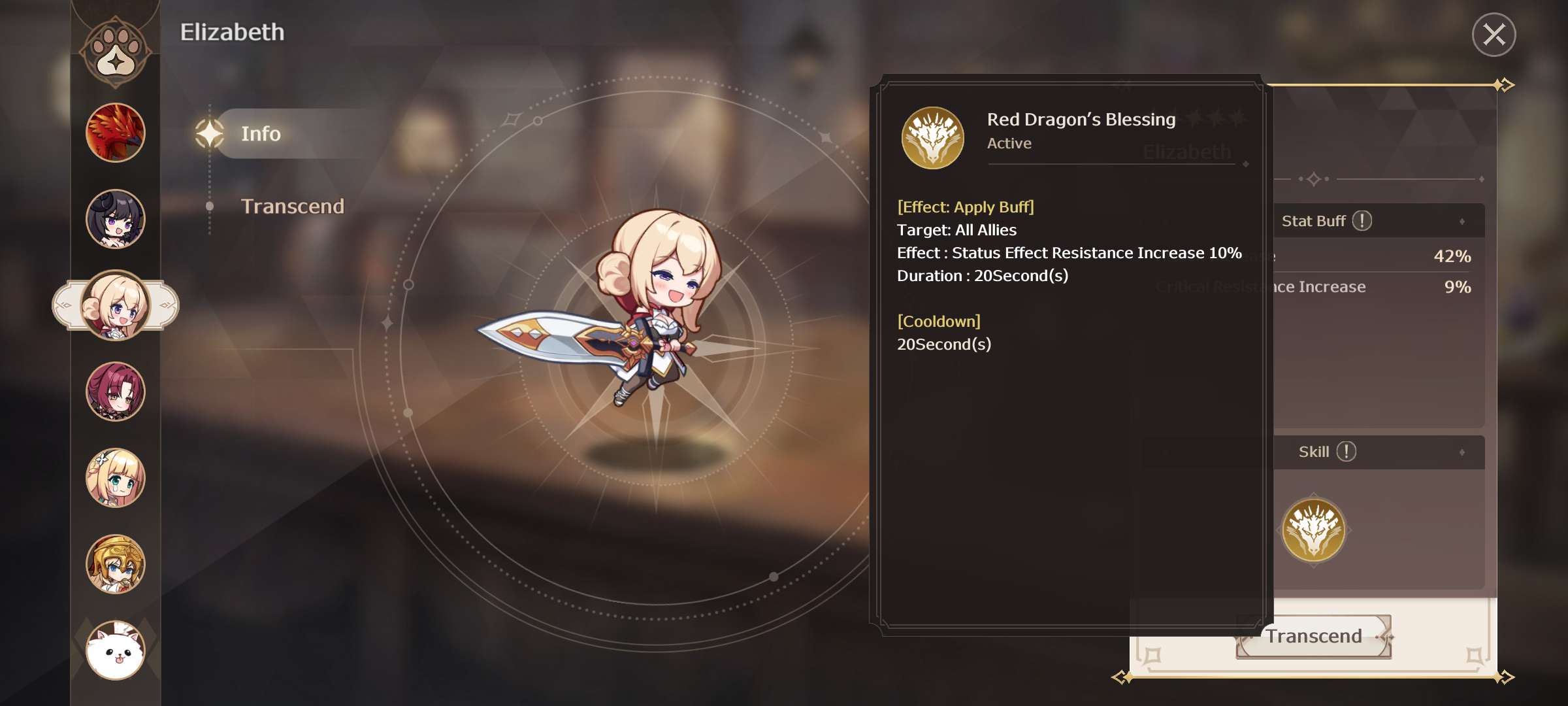
Task: Choose the golden-helmet knight portrait
Action: tap(116, 564)
